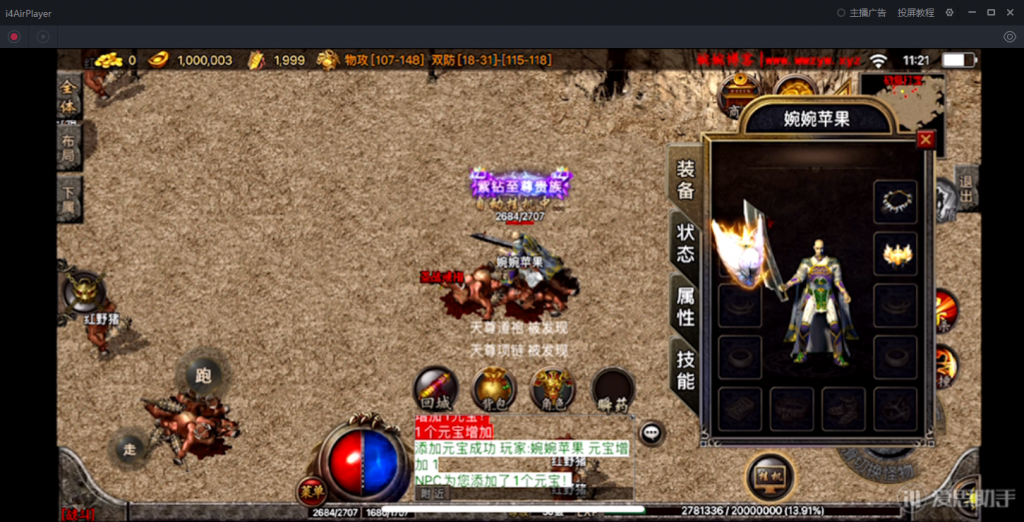Switch to 走 walk mode
This screenshot has height=522, width=1024.
pyautogui.click(x=129, y=450)
